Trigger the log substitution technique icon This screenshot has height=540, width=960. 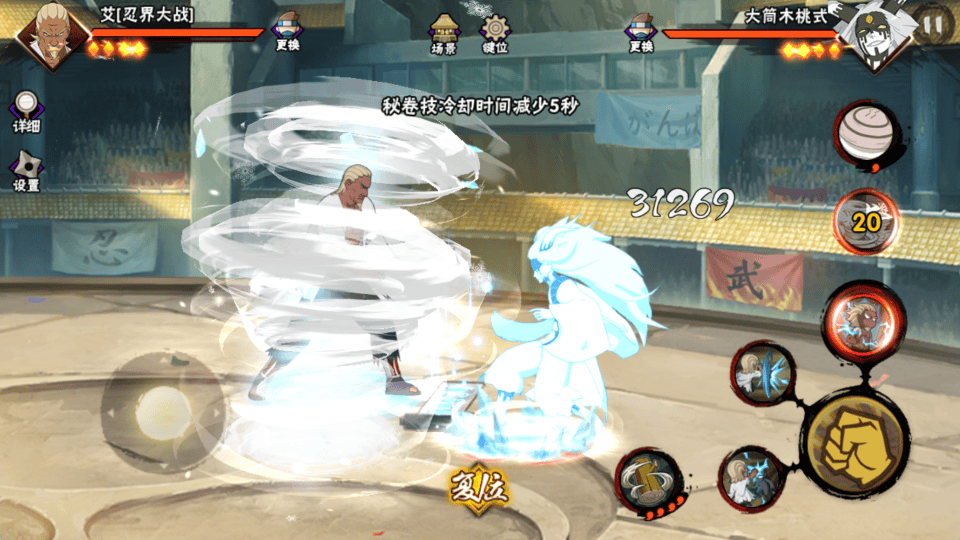(x=647, y=480)
